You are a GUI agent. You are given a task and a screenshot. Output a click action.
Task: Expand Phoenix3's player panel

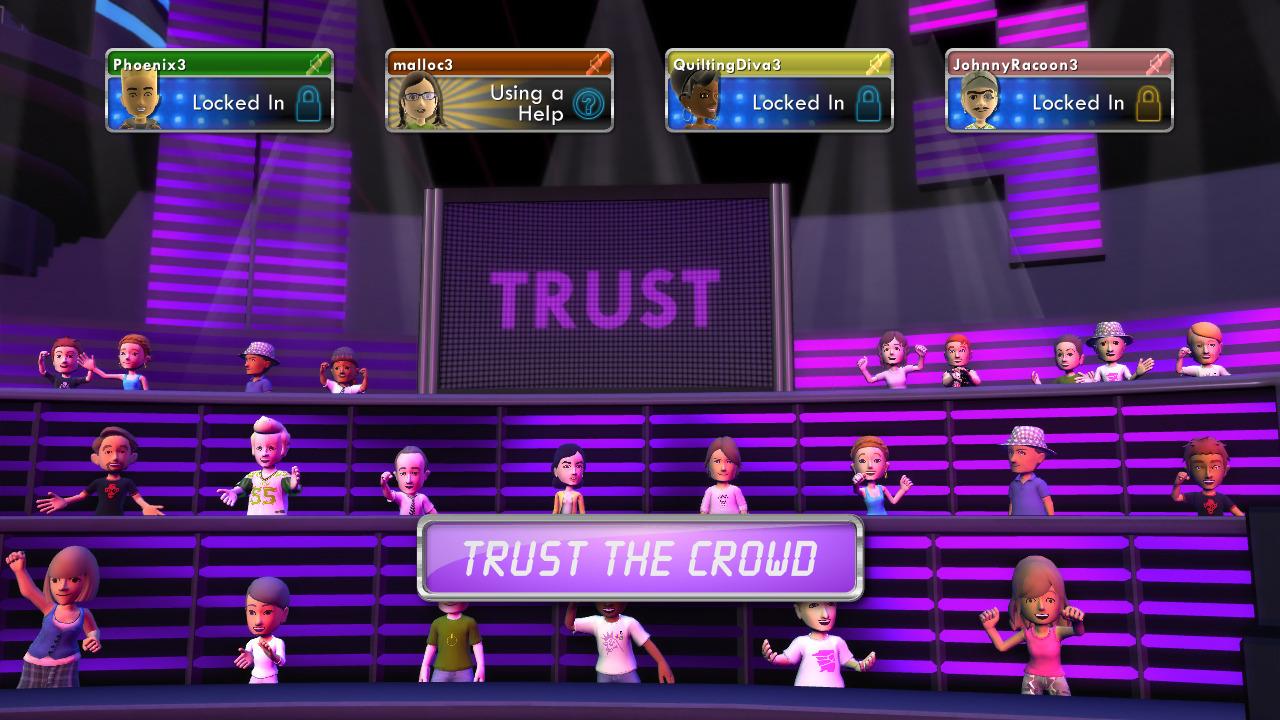[220, 90]
